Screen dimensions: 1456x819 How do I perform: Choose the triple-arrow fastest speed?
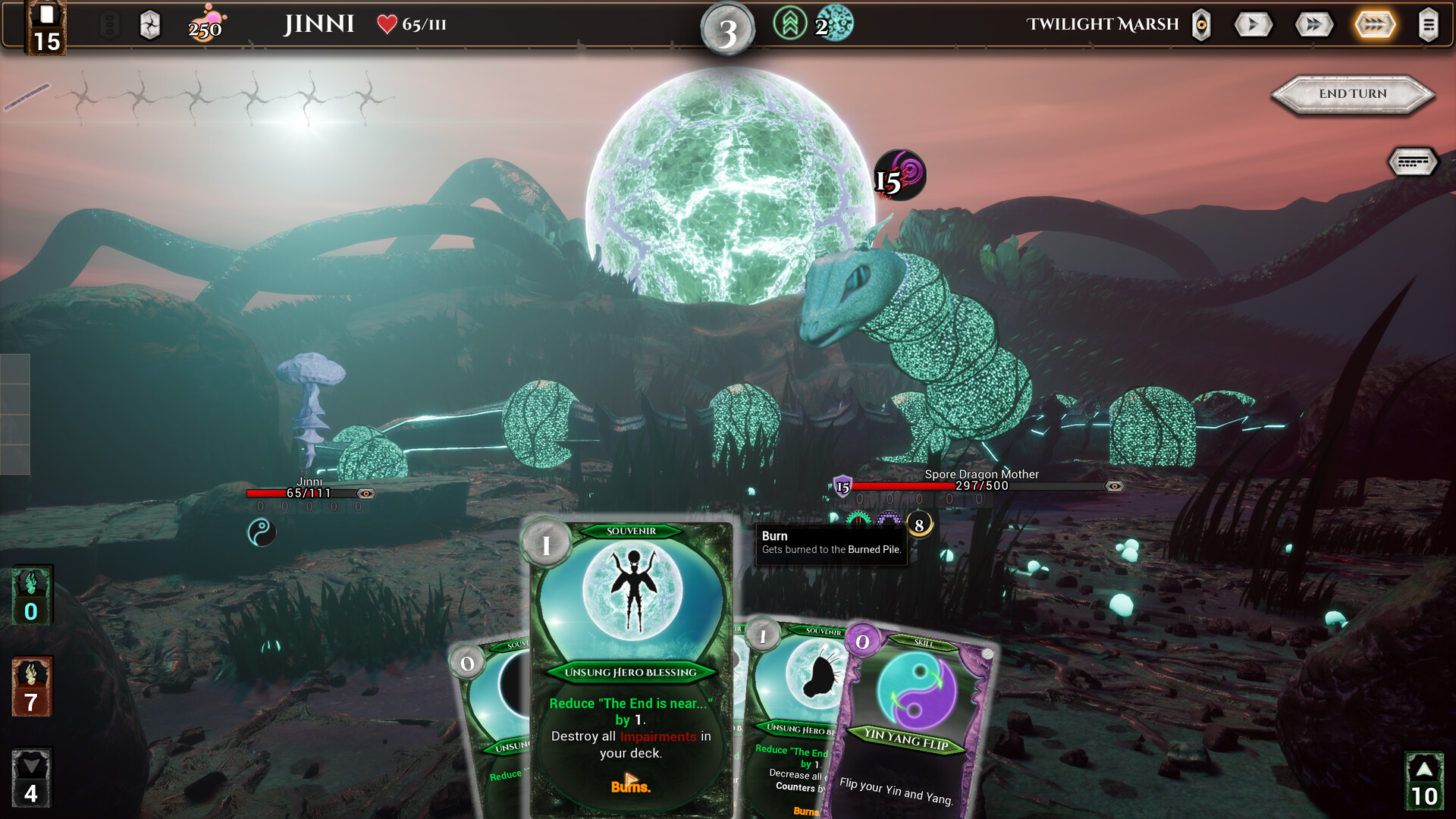[x=1374, y=25]
